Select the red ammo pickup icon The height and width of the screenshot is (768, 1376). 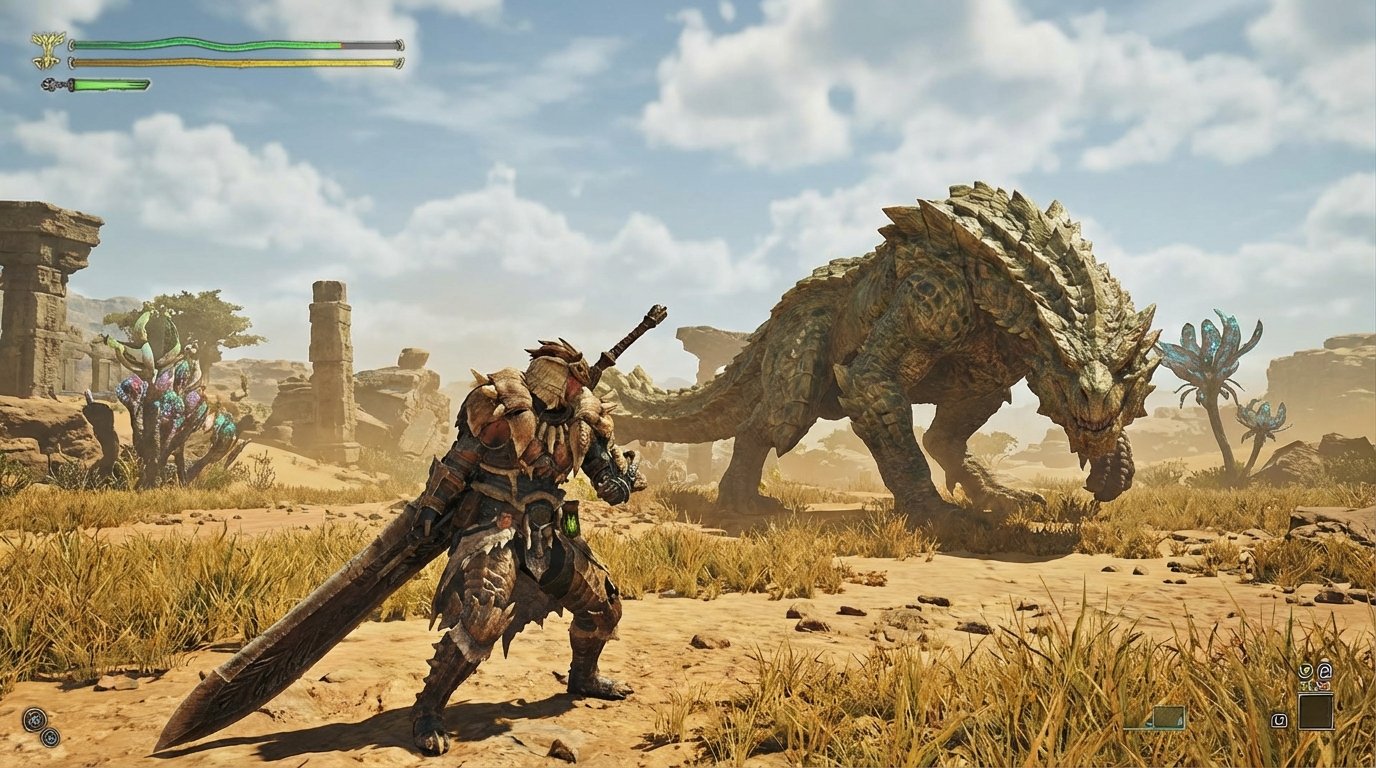point(1324,685)
